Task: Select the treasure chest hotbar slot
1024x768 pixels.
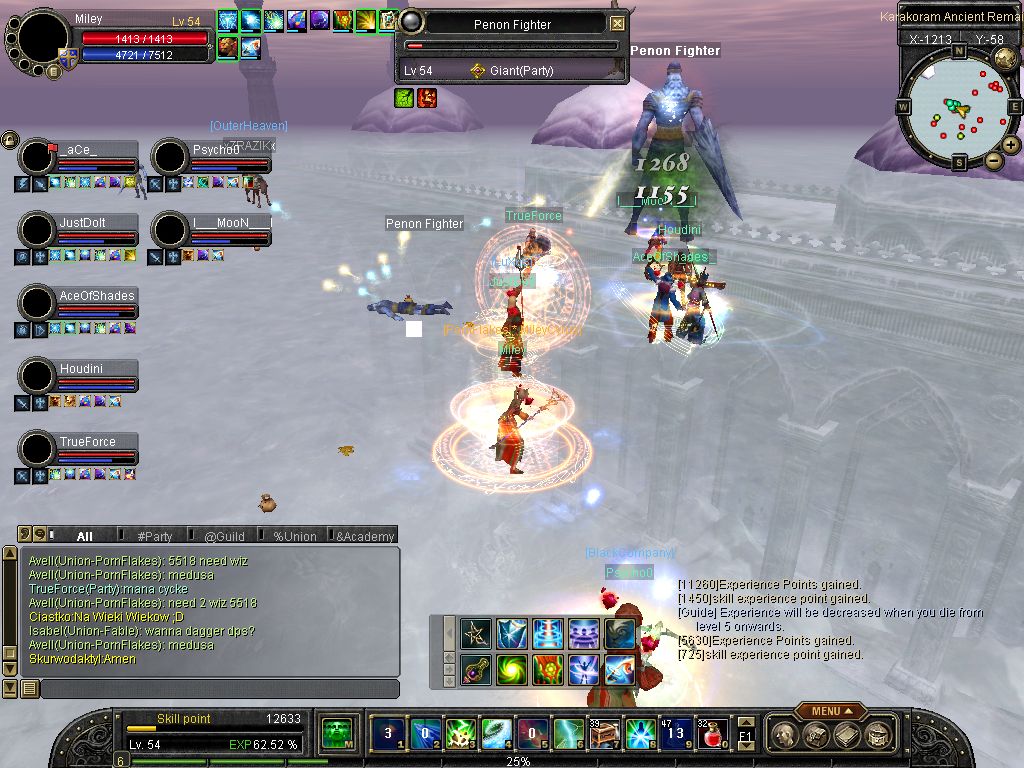Action: click(604, 733)
